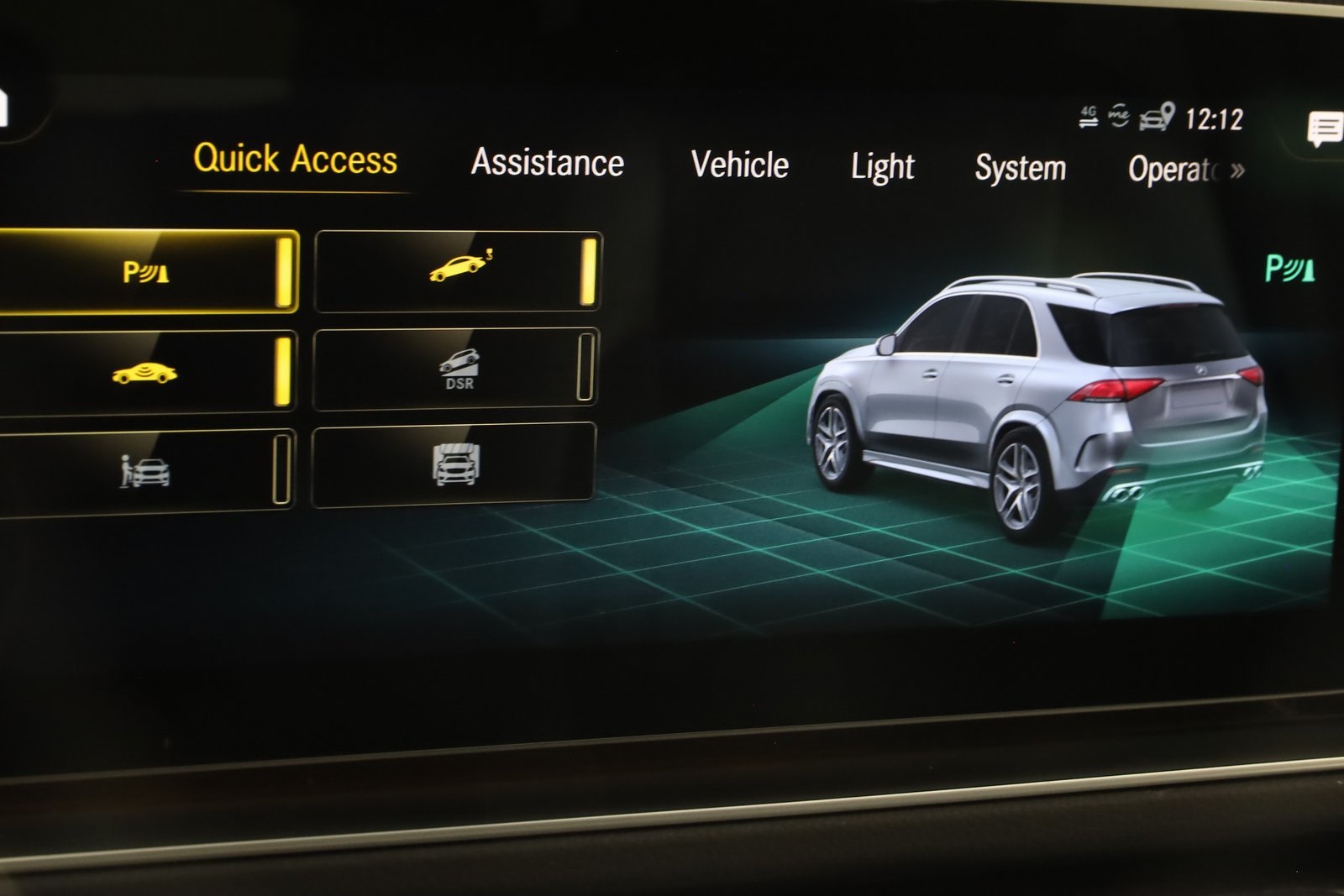Disable Race Start via its toggle bar
1344x896 pixels.
tap(588, 271)
